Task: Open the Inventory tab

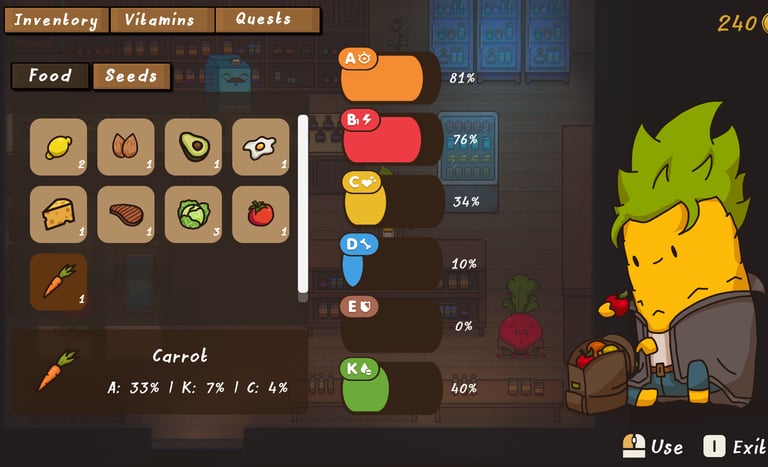Action: click(56, 20)
